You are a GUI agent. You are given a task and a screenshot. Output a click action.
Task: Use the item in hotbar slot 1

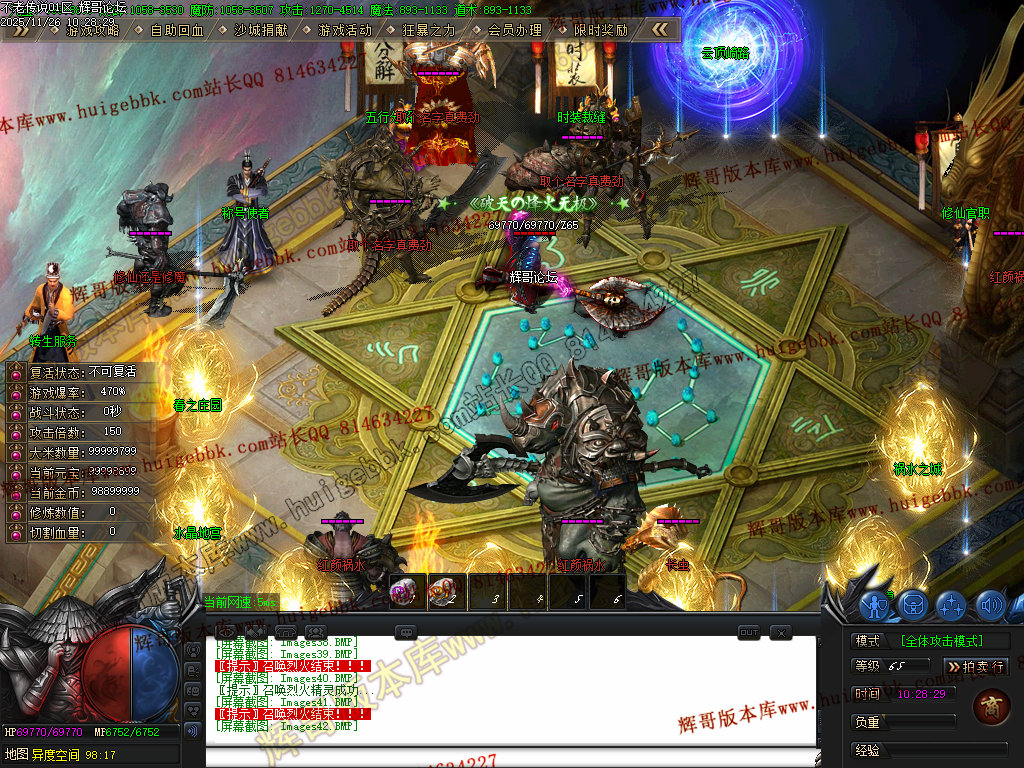tap(405, 593)
